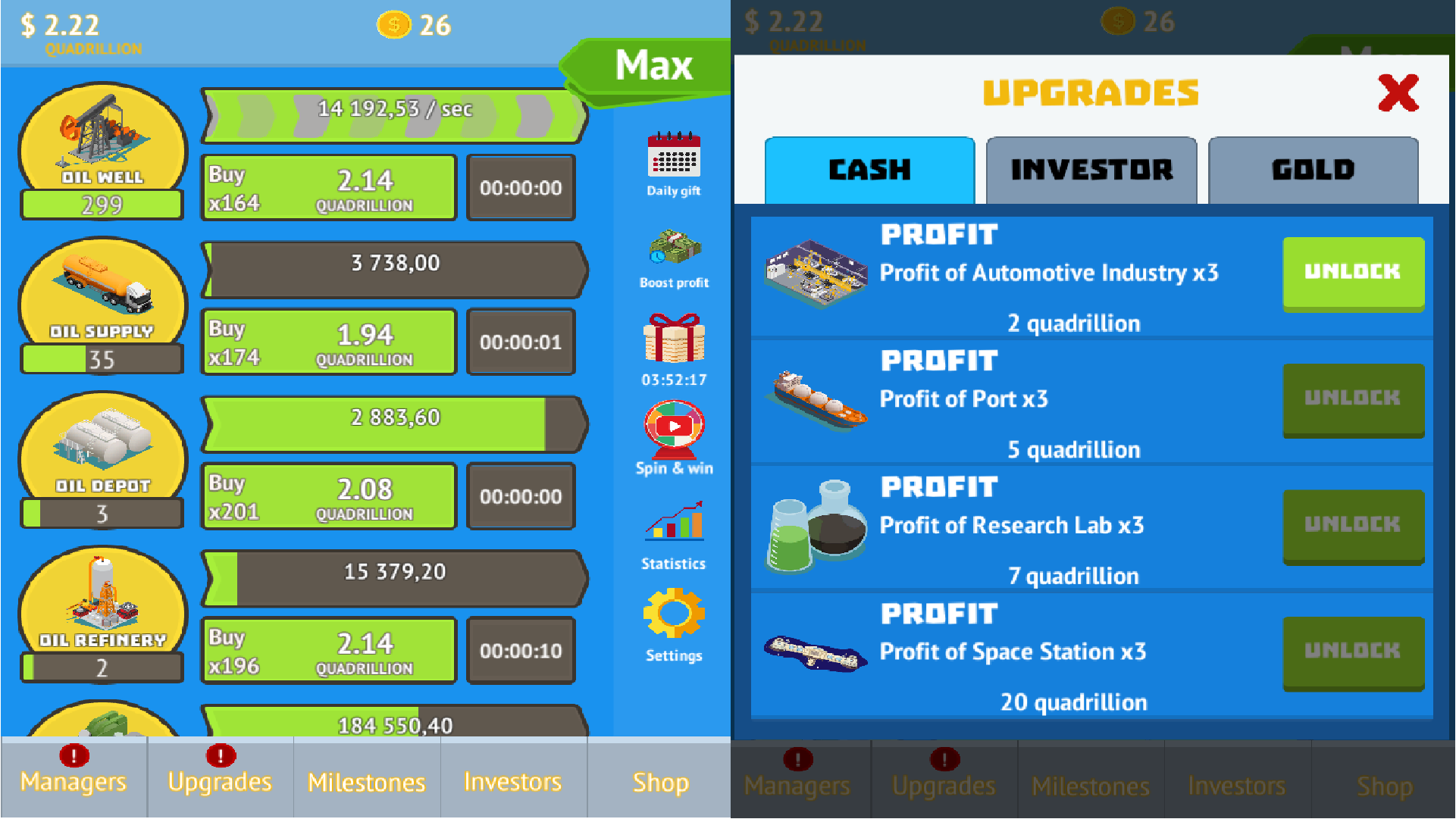Viewport: 1456px width, 819px height.
Task: Unlock Profit of Automotive Industry x3
Action: 1354,273
